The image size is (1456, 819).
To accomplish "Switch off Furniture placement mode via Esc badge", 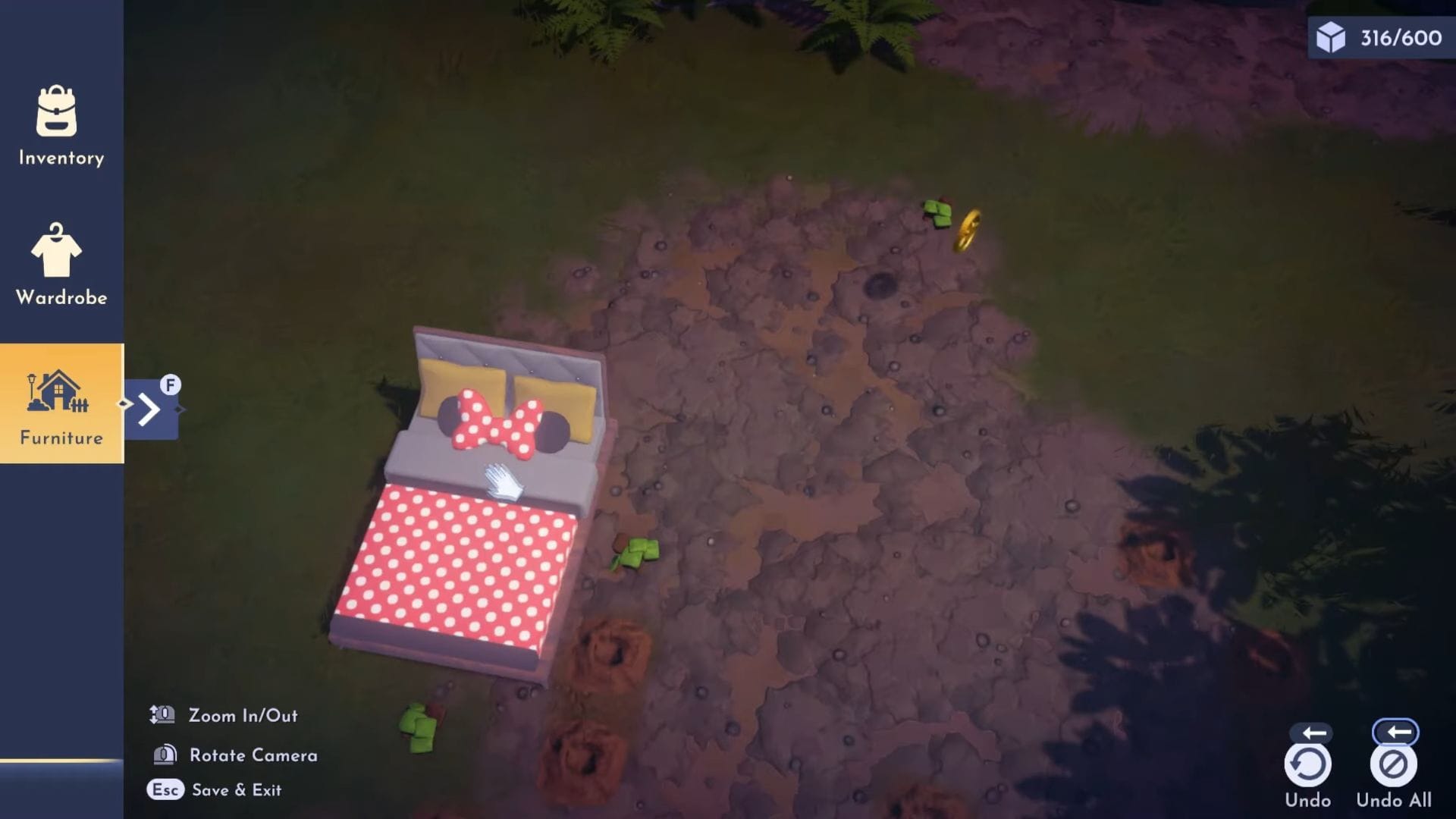I will tap(165, 789).
